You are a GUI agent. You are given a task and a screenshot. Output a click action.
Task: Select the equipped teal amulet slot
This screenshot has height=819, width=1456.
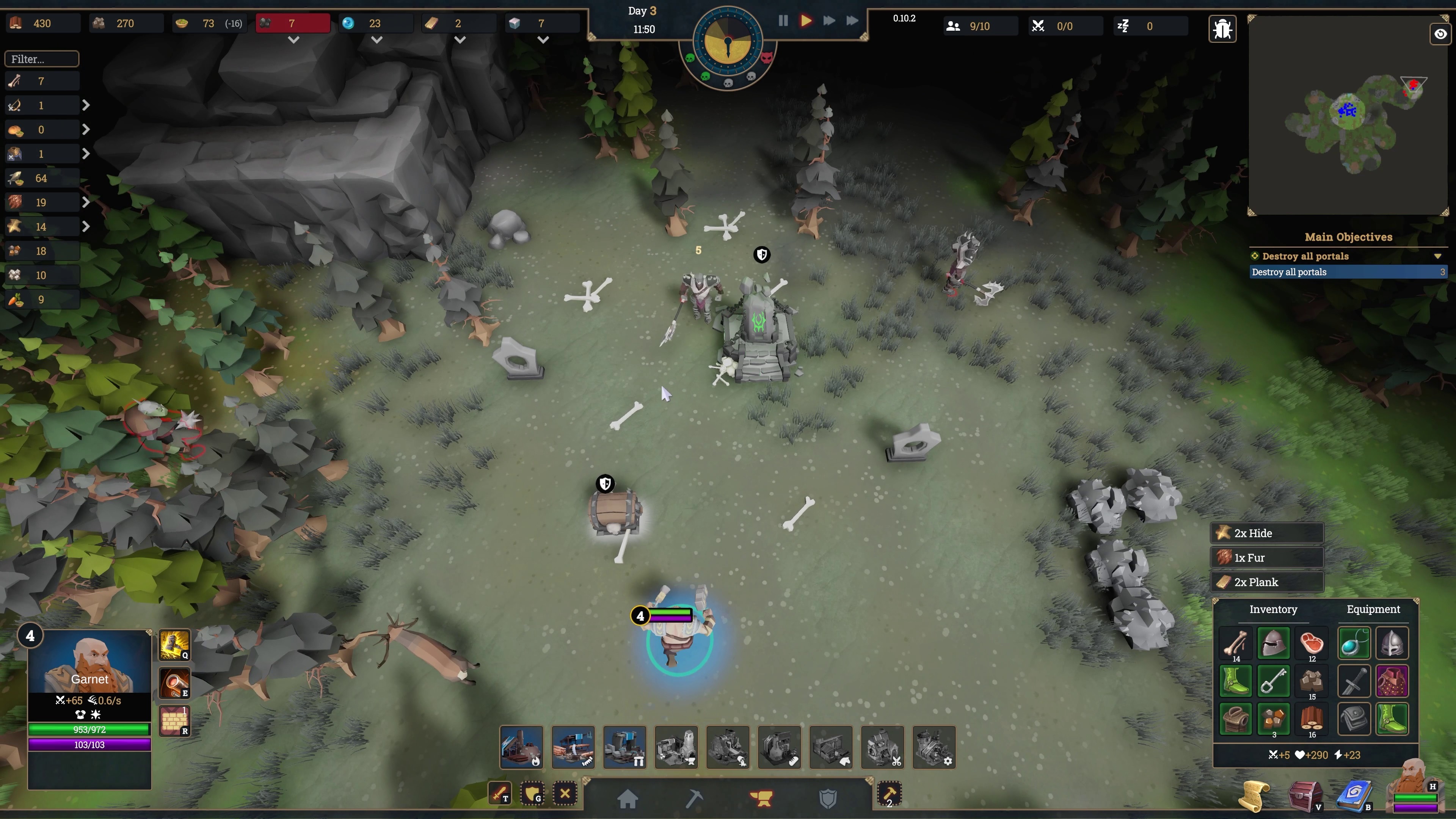pos(1354,643)
